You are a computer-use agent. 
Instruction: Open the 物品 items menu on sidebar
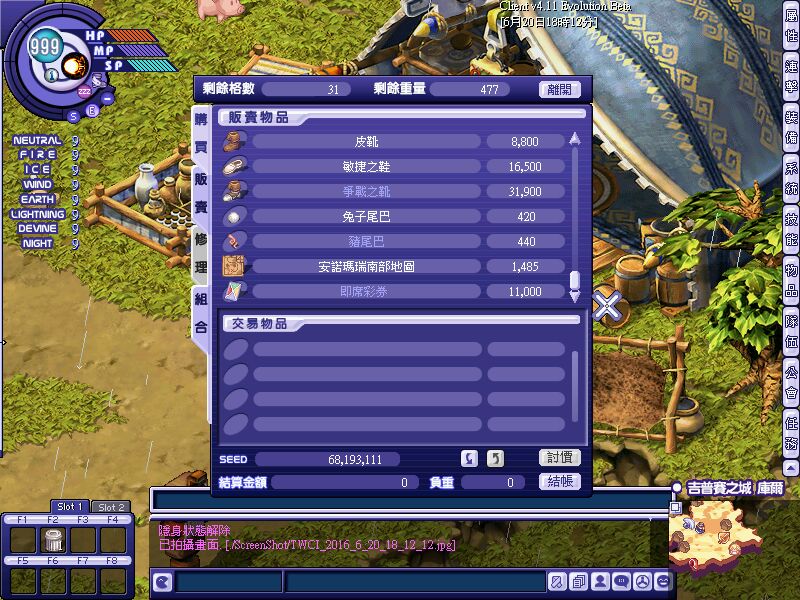(791, 279)
